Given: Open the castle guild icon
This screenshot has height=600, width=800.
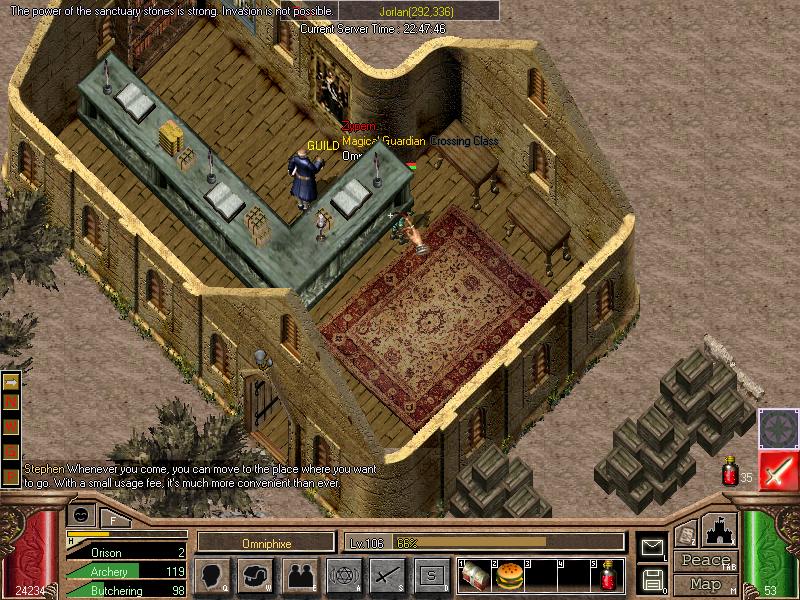Looking at the screenshot, I should [720, 530].
